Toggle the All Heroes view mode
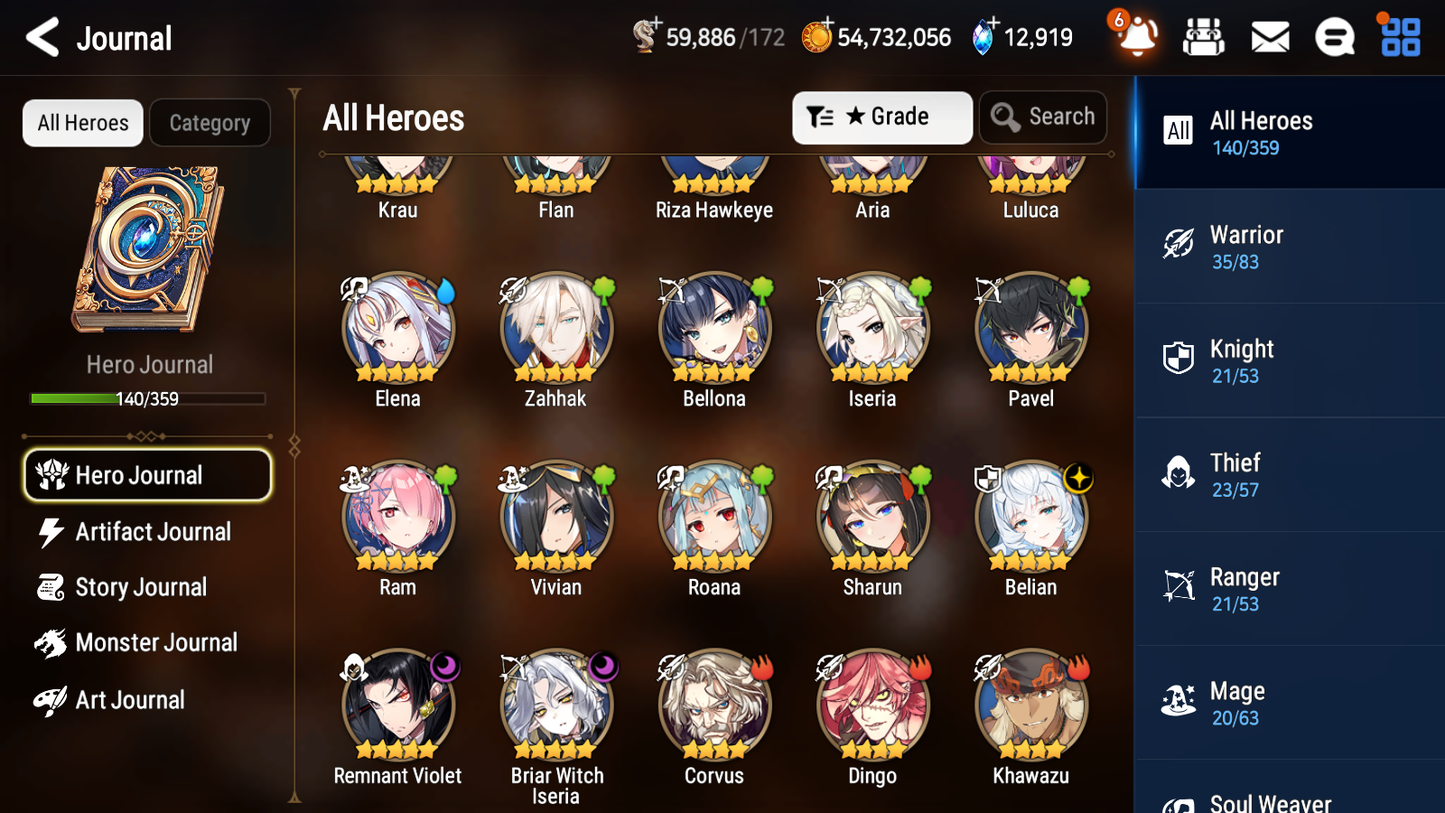This screenshot has height=813, width=1445. pyautogui.click(x=82, y=122)
